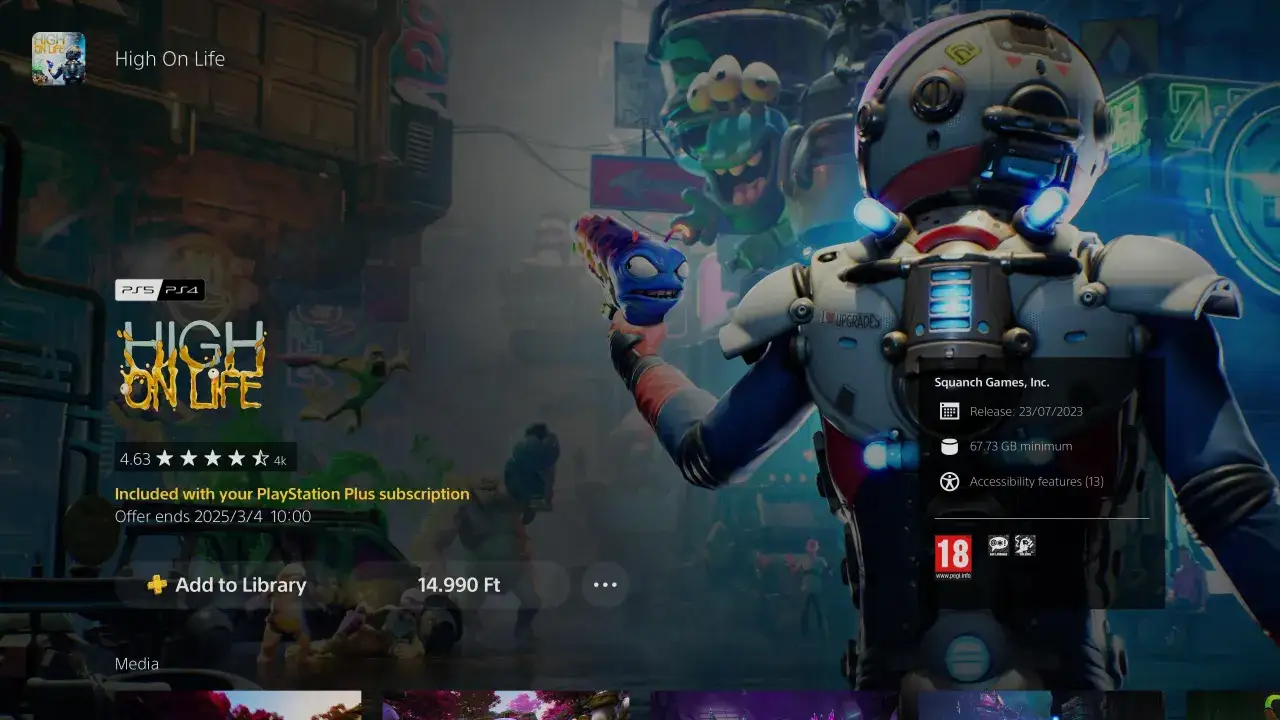Image resolution: width=1280 pixels, height=720 pixels.
Task: Click the plus icon on Add to Library
Action: (x=155, y=584)
